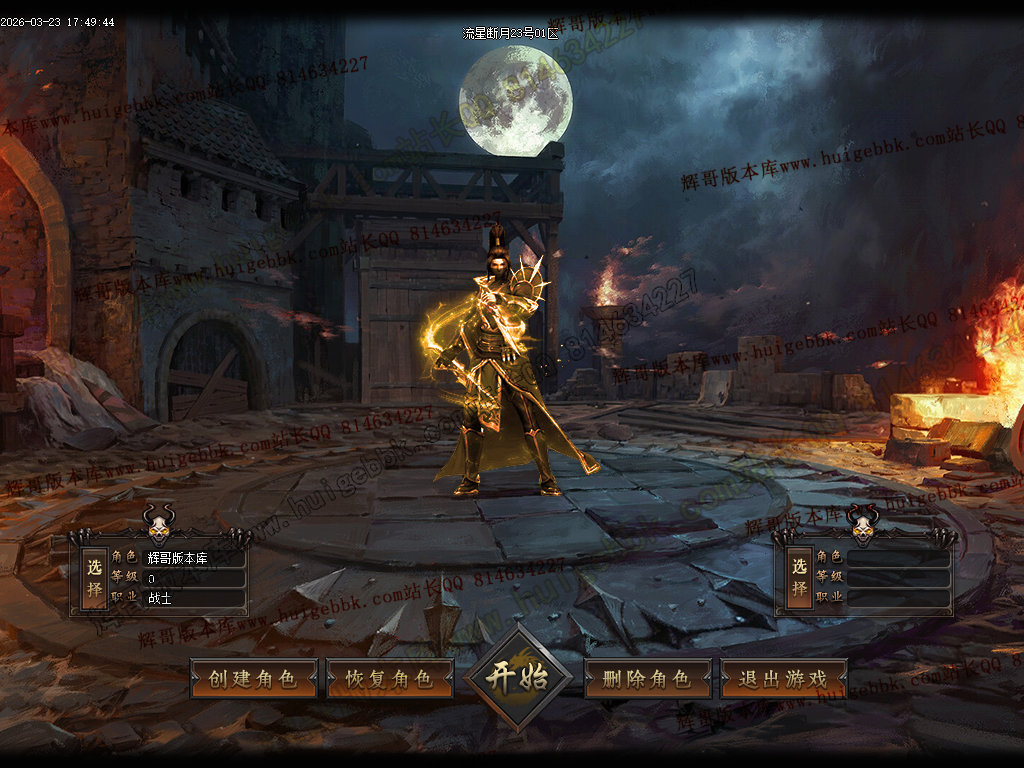Image resolution: width=1024 pixels, height=768 pixels.
Task: Exit via the 退出游戏 button
Action: click(783, 679)
